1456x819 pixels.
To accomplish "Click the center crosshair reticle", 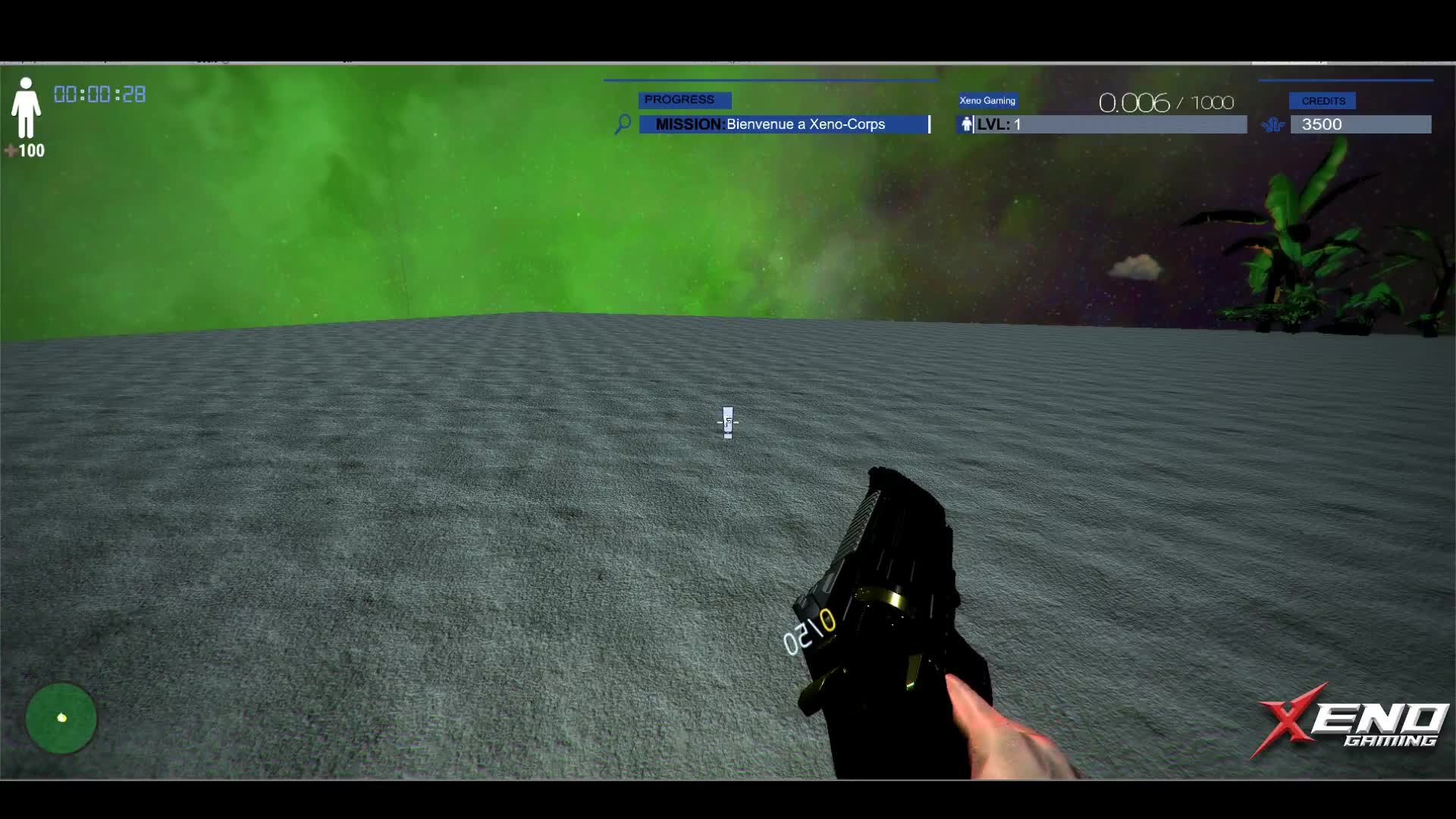I will point(727,422).
